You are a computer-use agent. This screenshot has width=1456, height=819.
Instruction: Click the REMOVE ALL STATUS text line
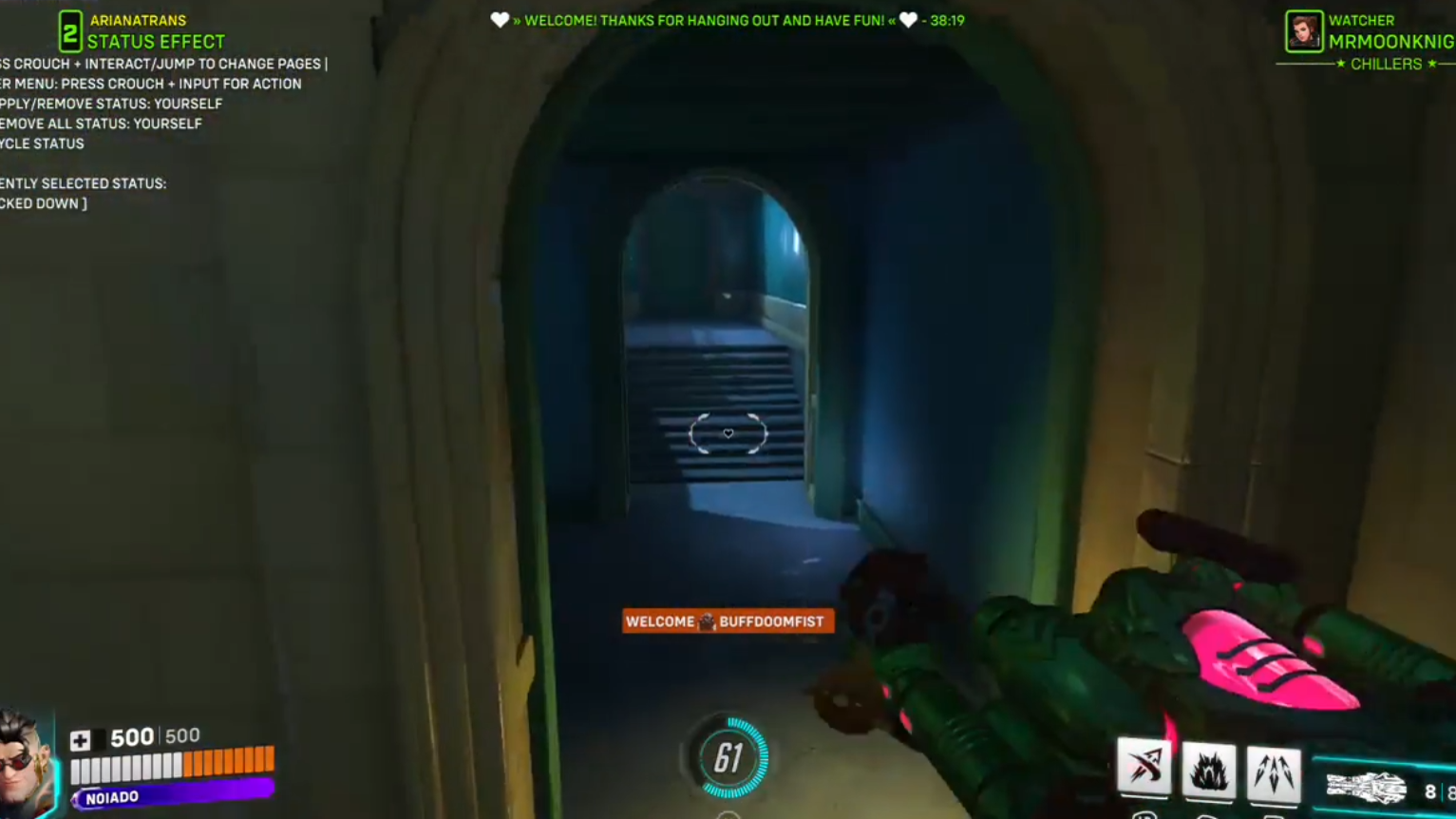[x=101, y=123]
